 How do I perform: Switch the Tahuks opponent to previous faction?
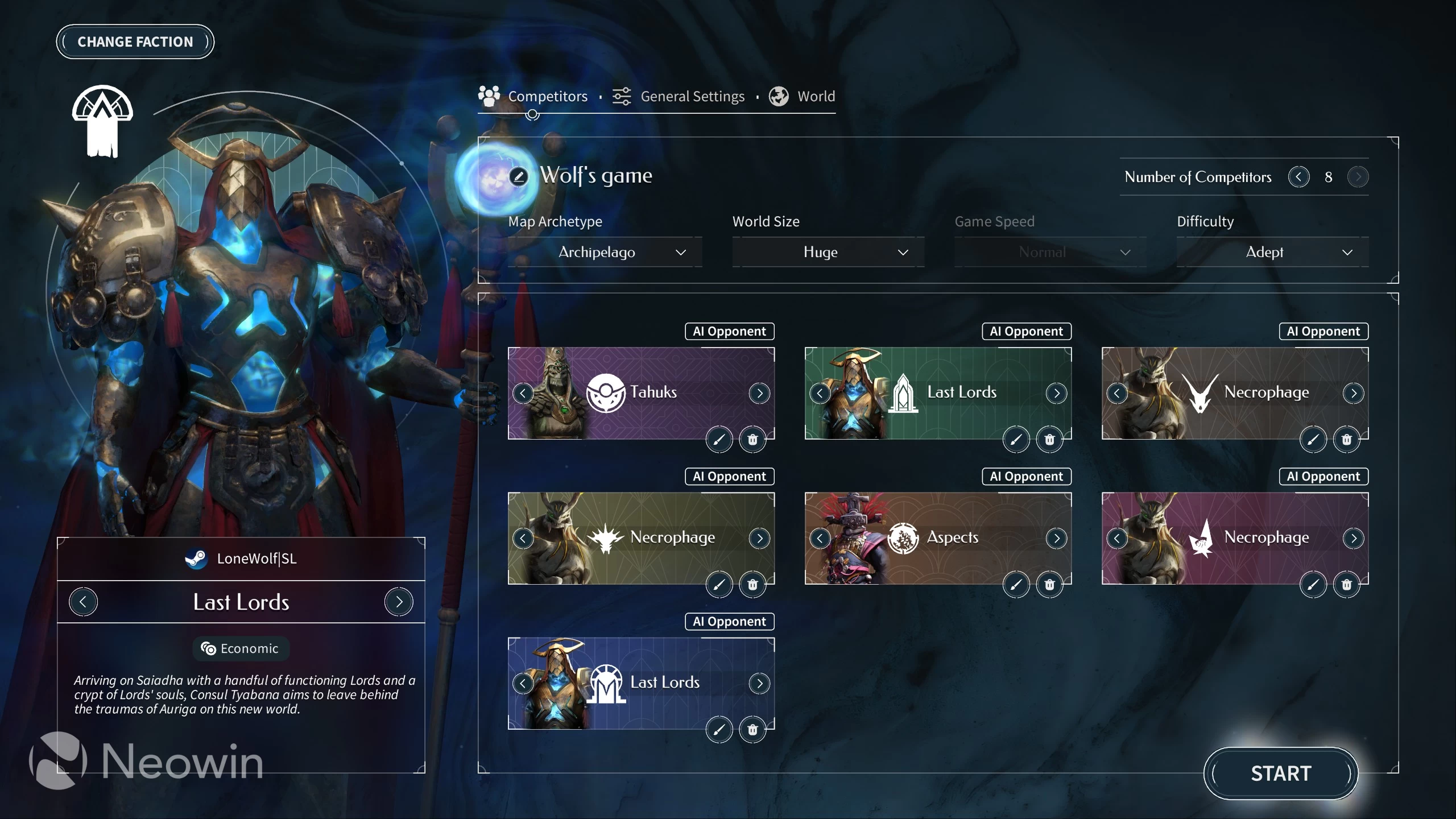[523, 393]
